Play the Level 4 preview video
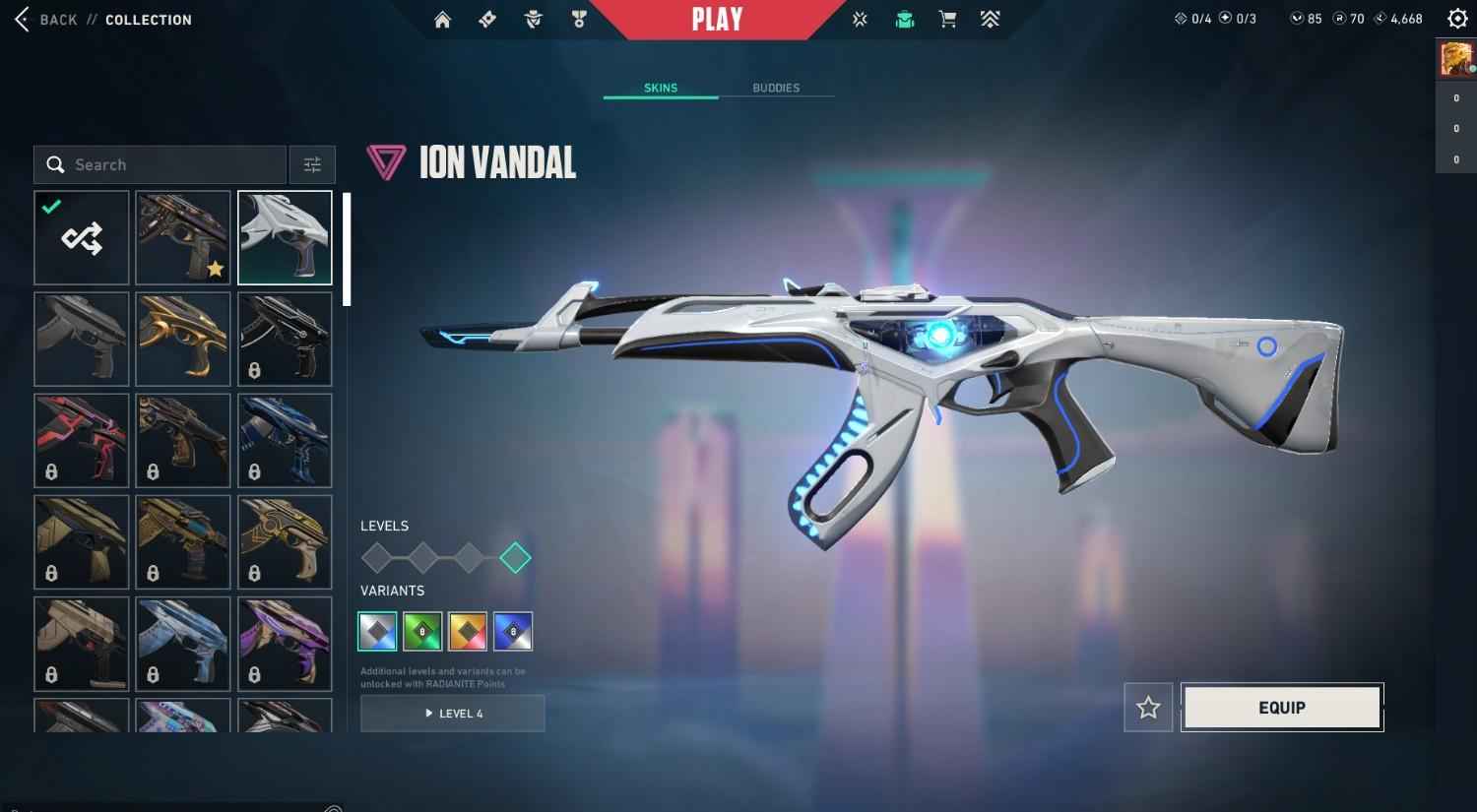 (x=453, y=714)
